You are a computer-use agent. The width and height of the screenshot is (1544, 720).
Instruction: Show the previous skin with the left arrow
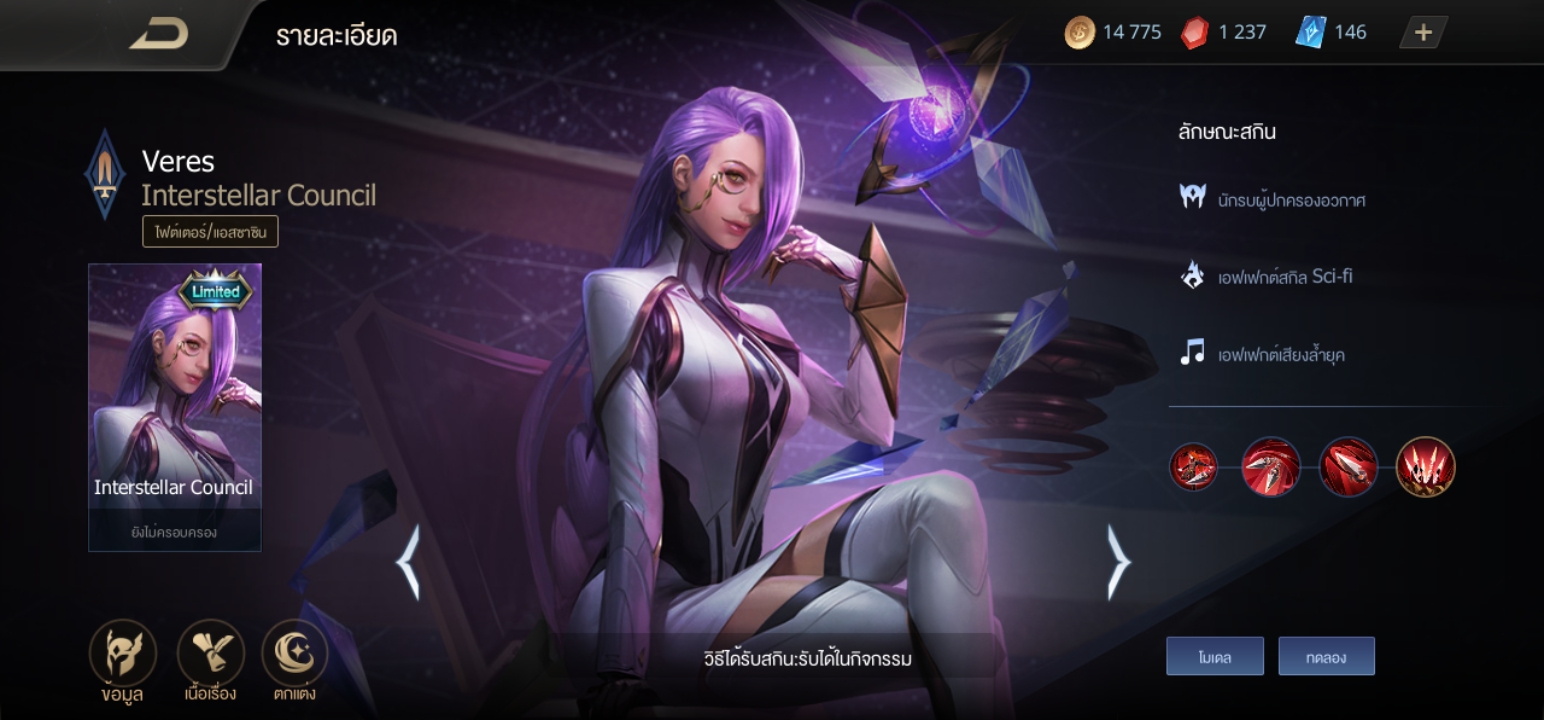tap(409, 563)
